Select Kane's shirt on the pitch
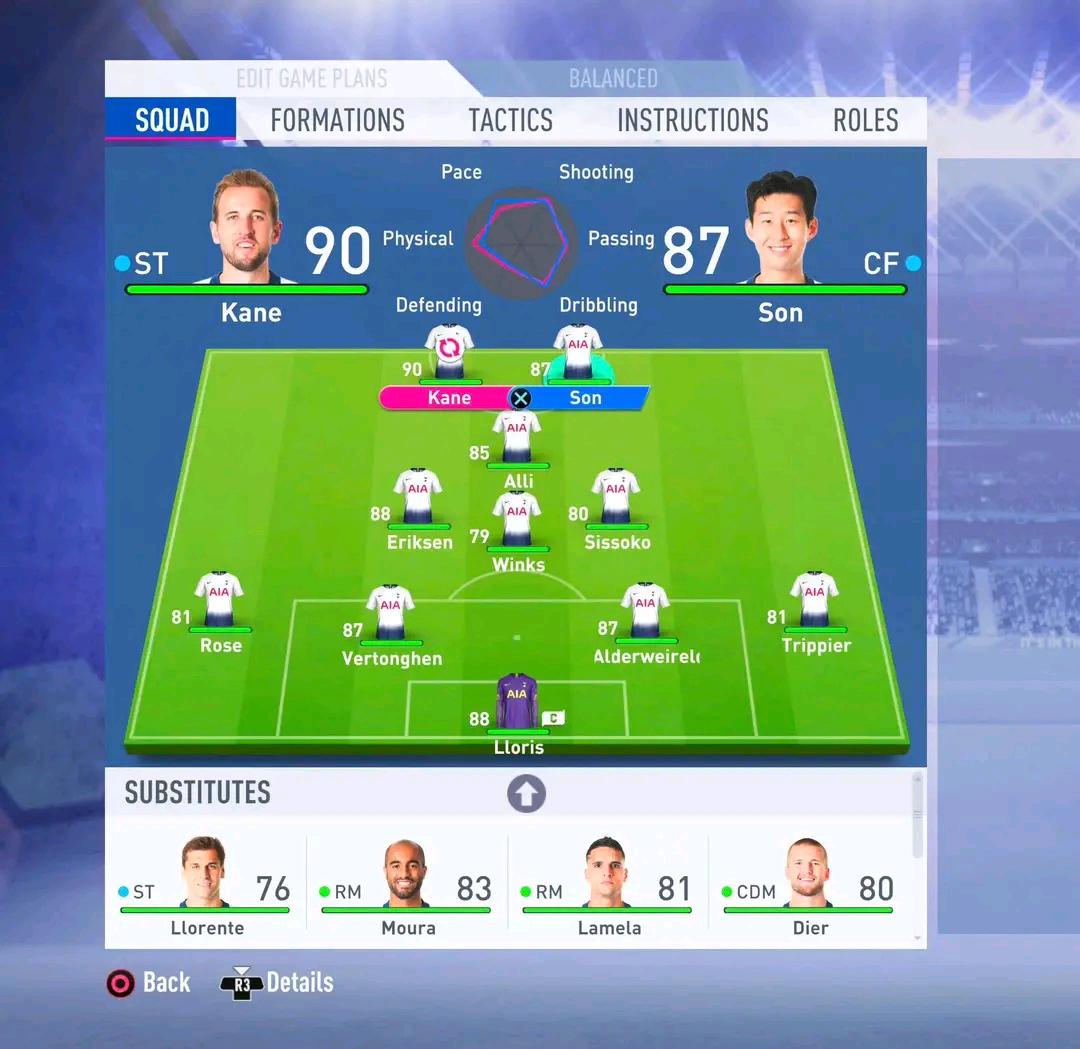The image size is (1080, 1049). tap(449, 352)
